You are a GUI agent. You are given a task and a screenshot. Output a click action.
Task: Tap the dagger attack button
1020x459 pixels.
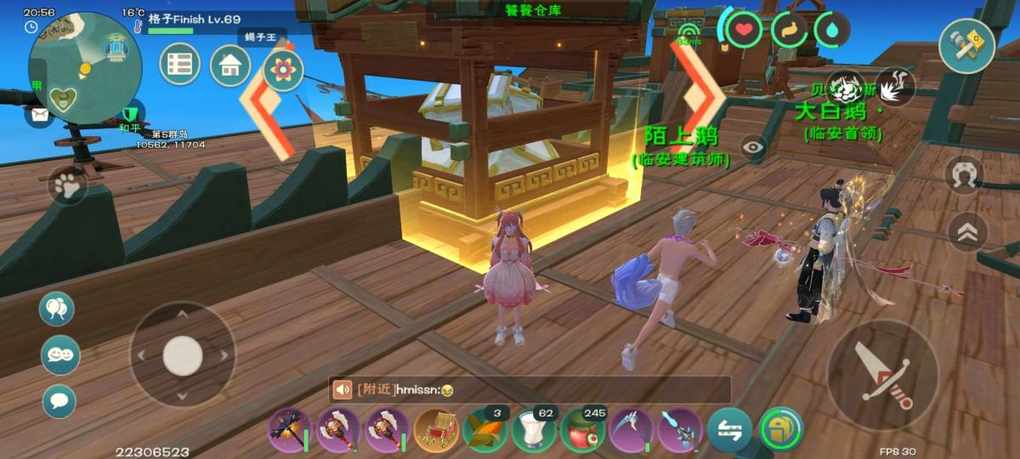click(883, 374)
